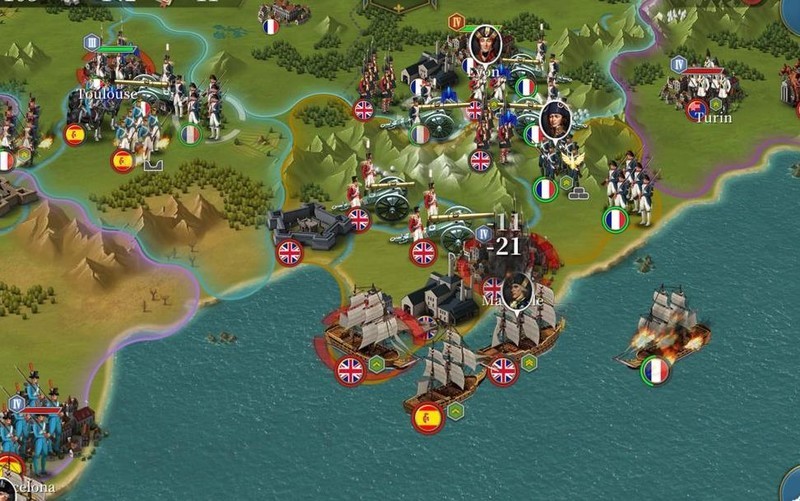This screenshot has height=501, width=800.
Task: Select the general portrait at Lyon
Action: [x=486, y=44]
